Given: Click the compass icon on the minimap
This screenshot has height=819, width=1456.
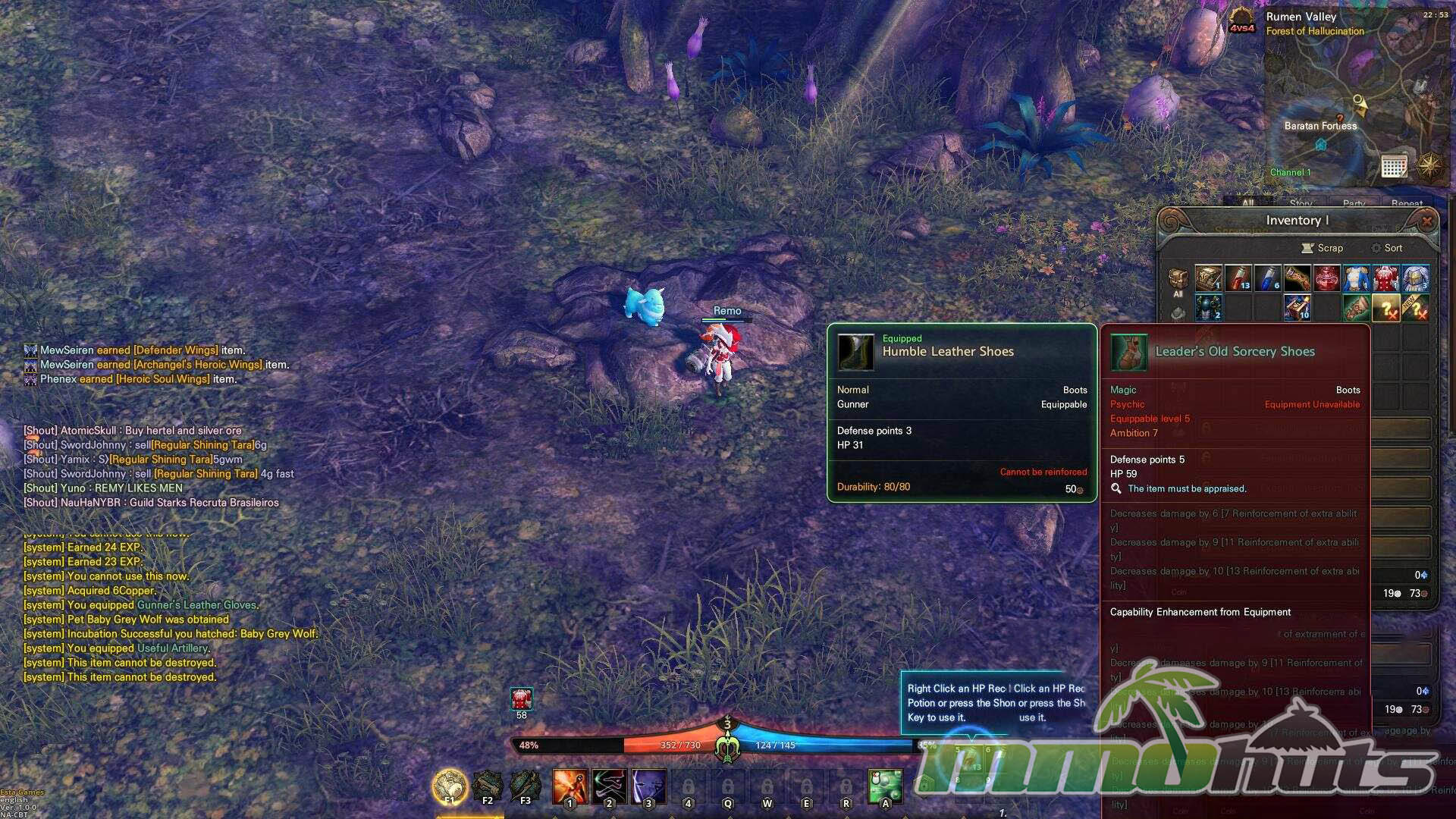Looking at the screenshot, I should pyautogui.click(x=1429, y=165).
